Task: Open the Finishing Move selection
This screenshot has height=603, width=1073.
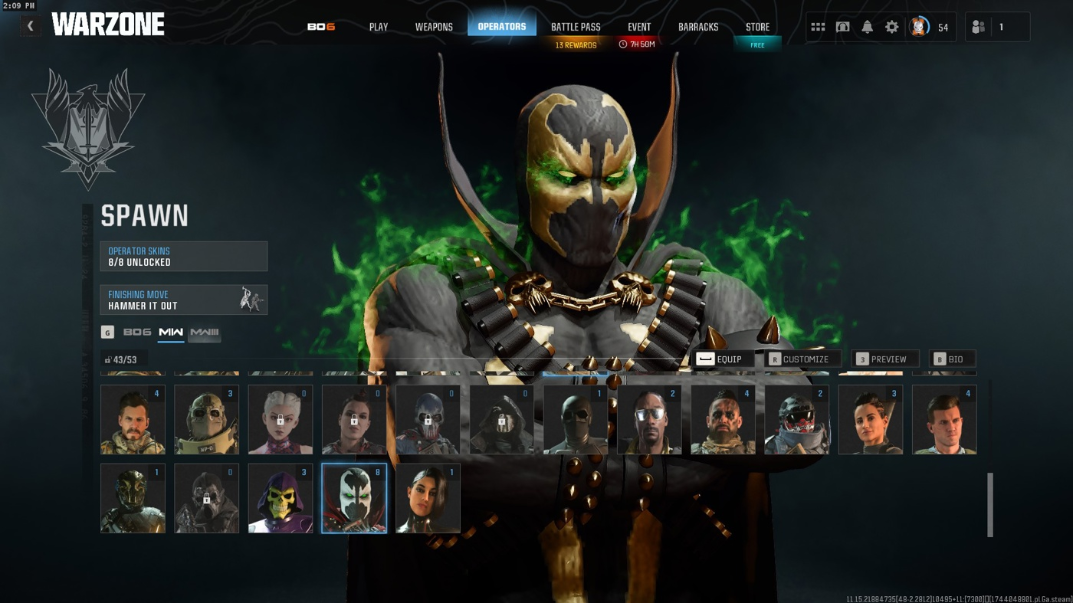Action: tap(183, 300)
